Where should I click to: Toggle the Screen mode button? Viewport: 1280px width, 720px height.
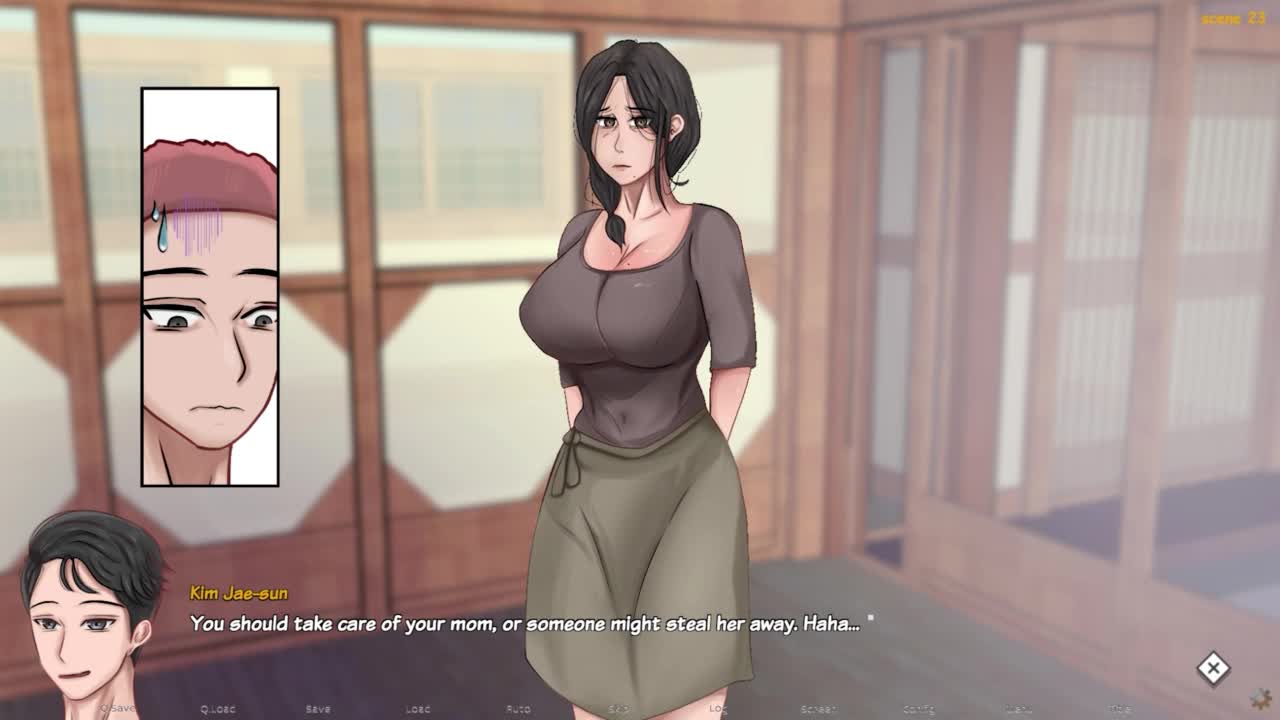(818, 709)
